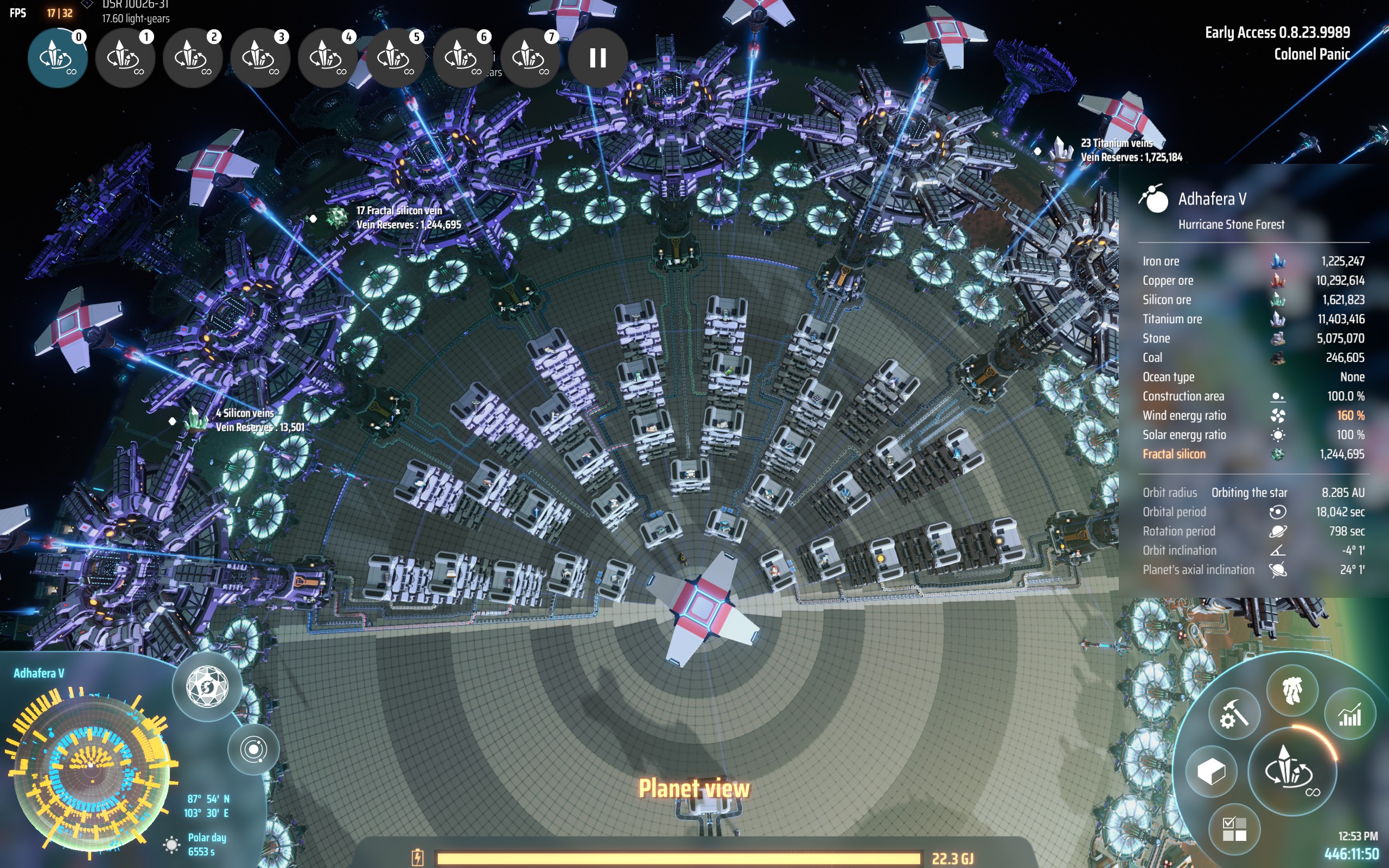Open the Milestones checklist icon

1234,829
